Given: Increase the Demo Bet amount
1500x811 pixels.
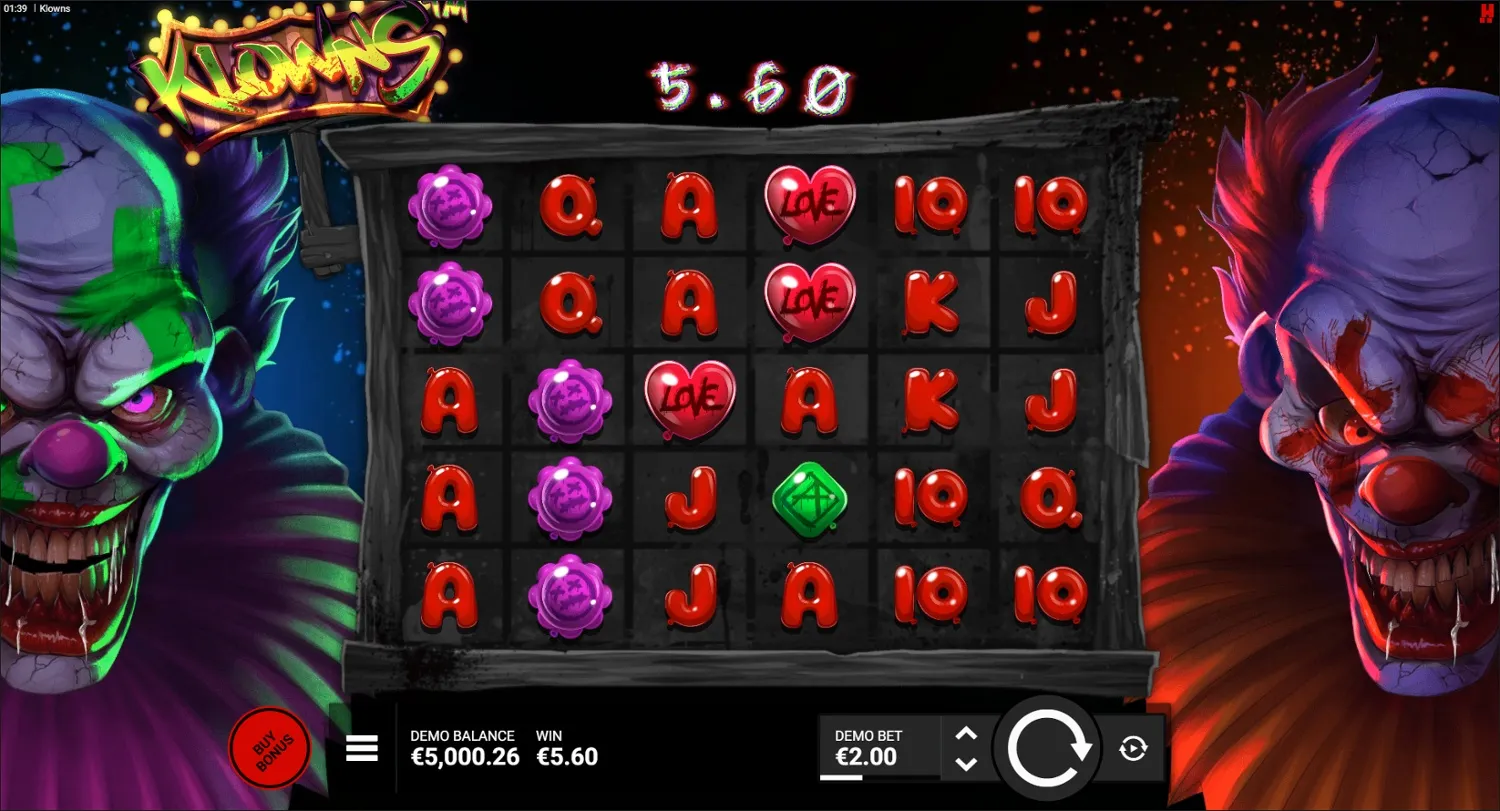Looking at the screenshot, I should point(965,732).
